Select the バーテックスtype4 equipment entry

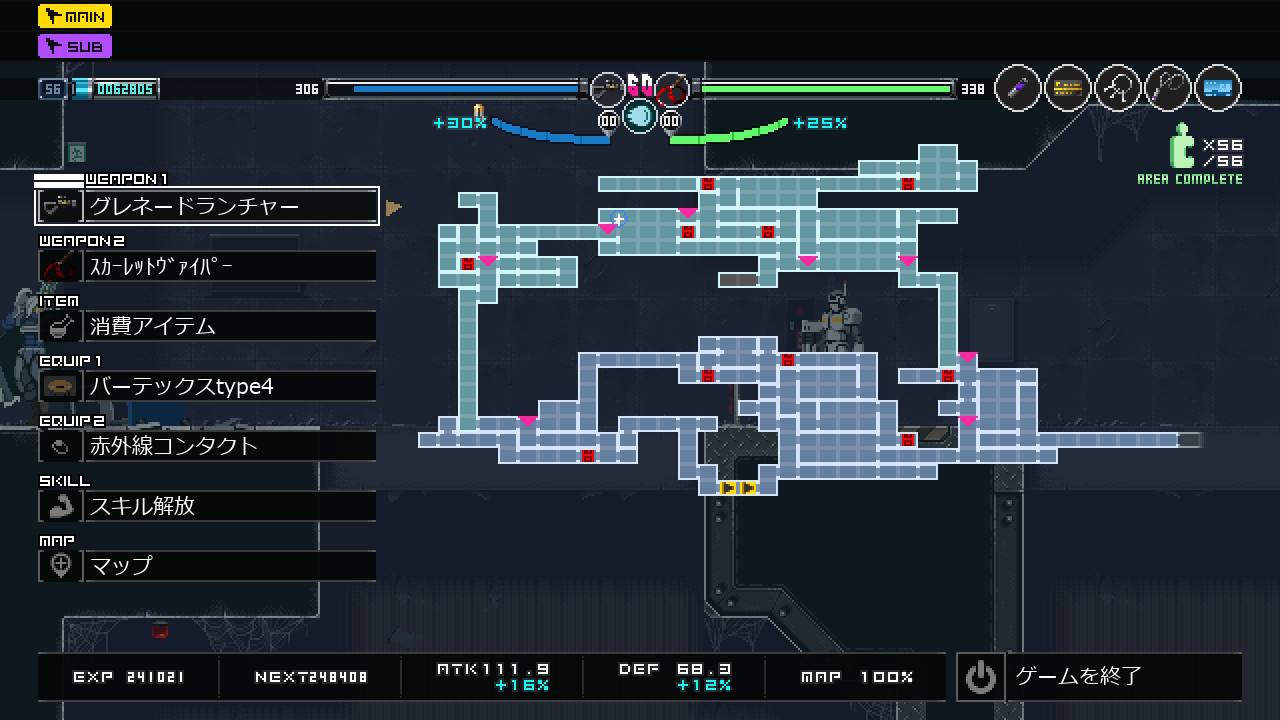207,386
